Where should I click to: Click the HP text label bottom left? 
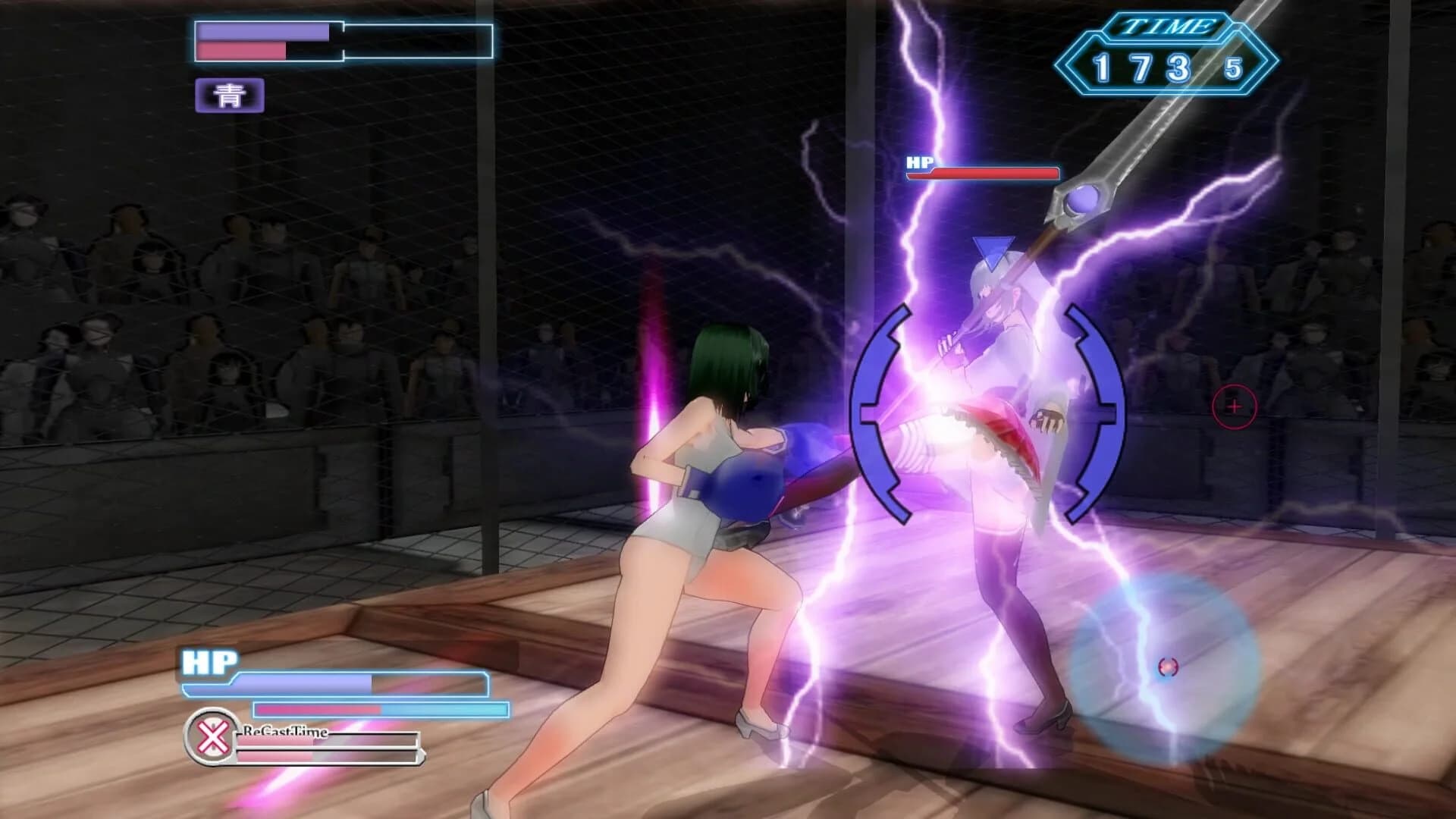(x=209, y=660)
